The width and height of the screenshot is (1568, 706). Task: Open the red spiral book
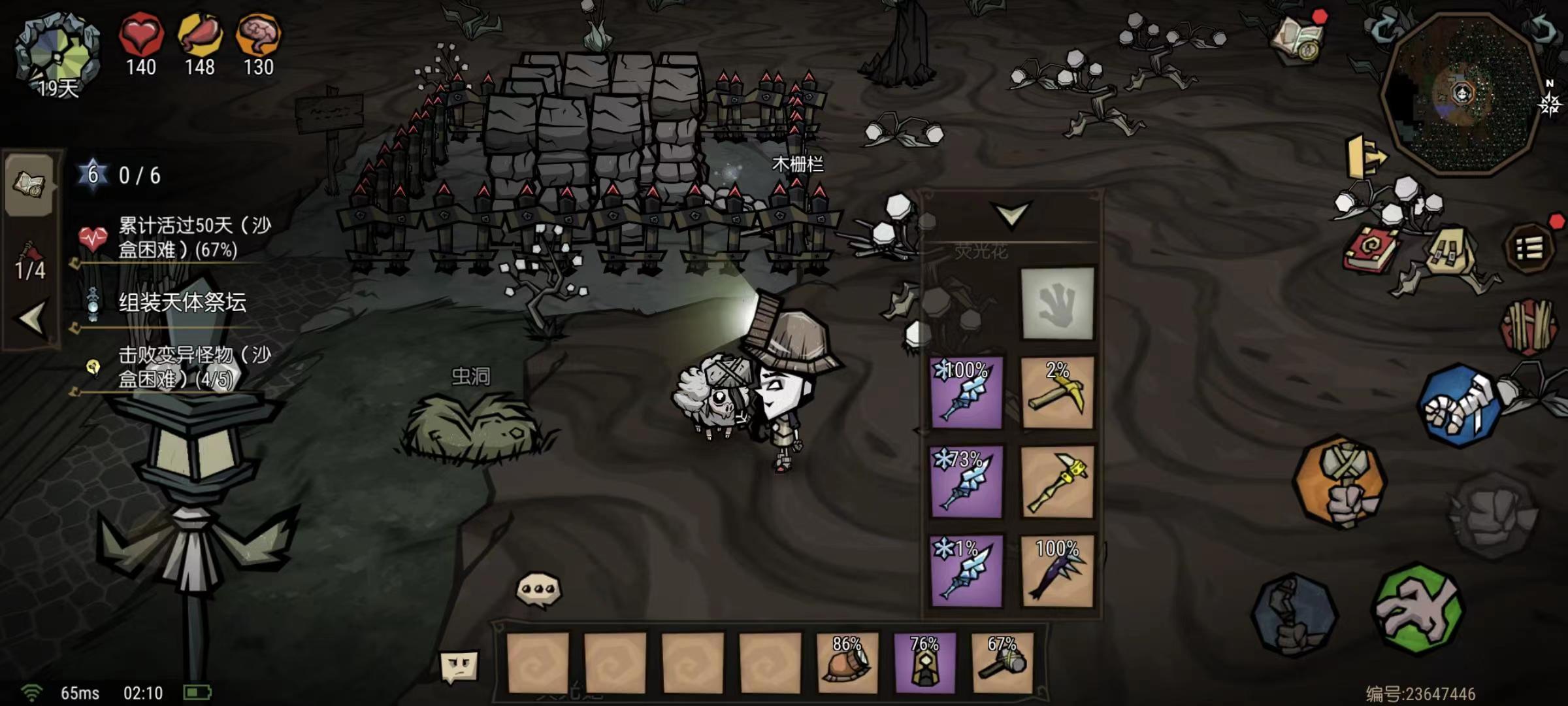1371,249
